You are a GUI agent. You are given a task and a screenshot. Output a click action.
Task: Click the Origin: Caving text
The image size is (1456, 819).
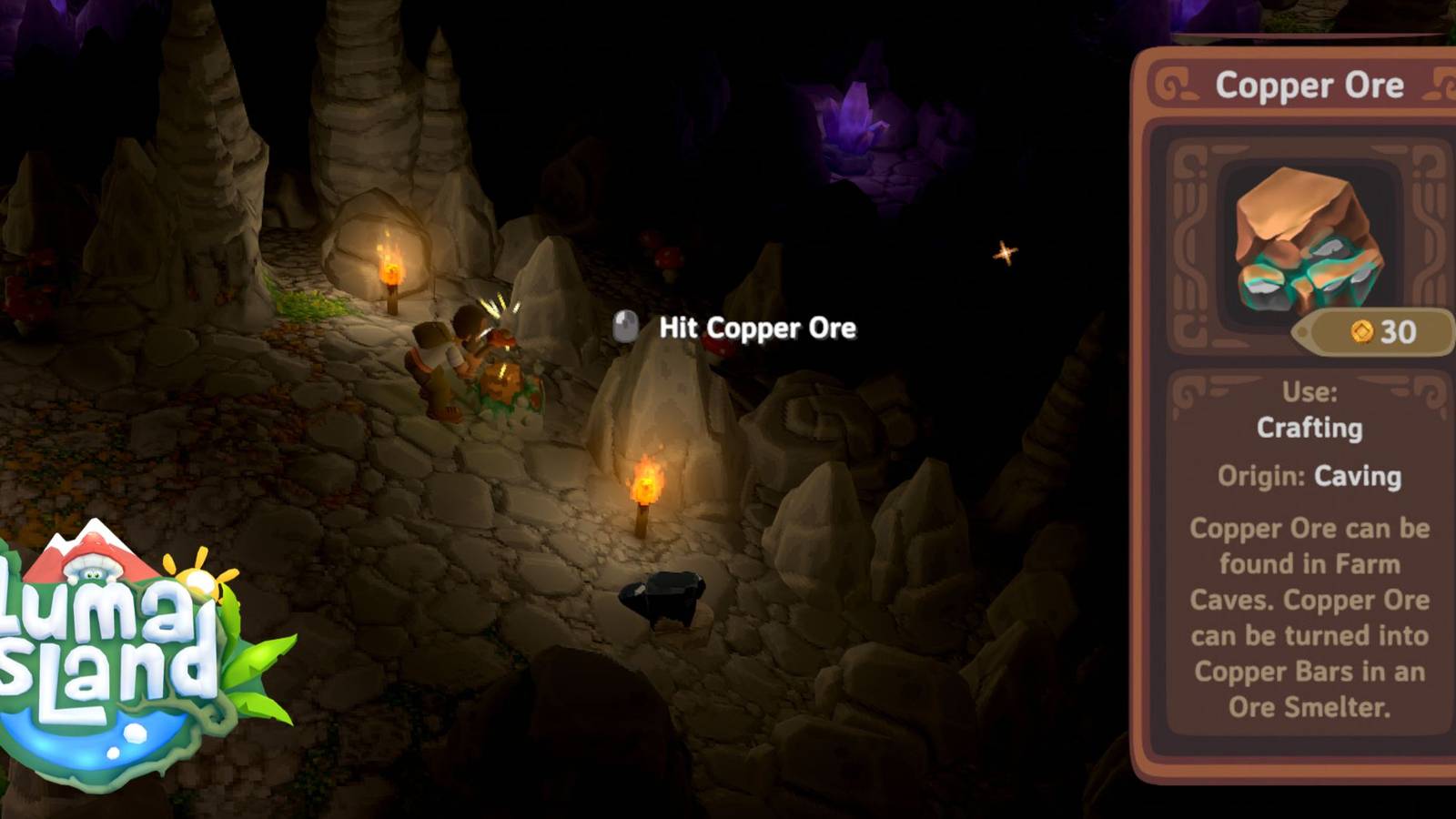coord(1309,476)
